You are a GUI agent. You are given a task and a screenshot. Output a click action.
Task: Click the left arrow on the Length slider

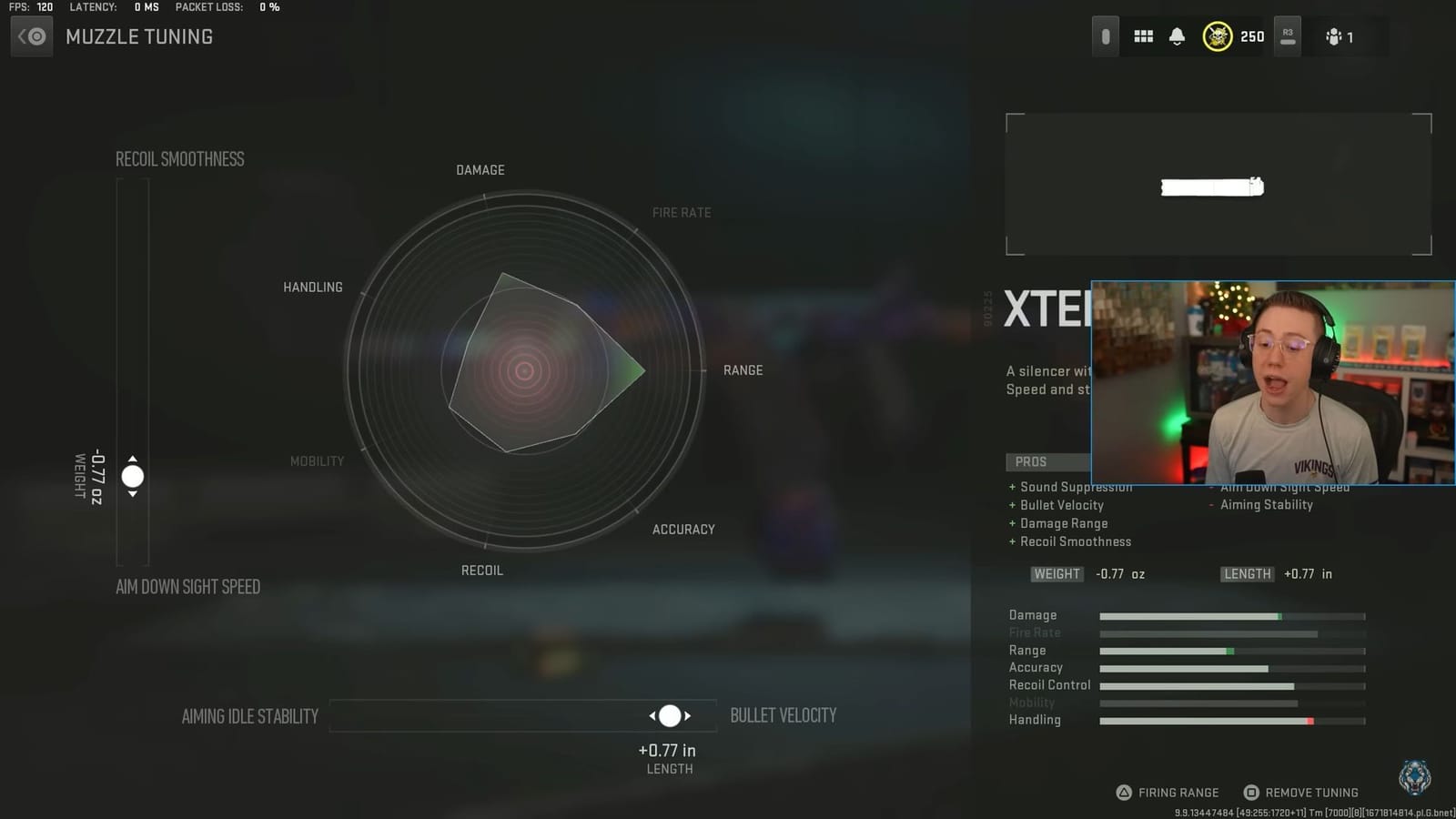[653, 716]
